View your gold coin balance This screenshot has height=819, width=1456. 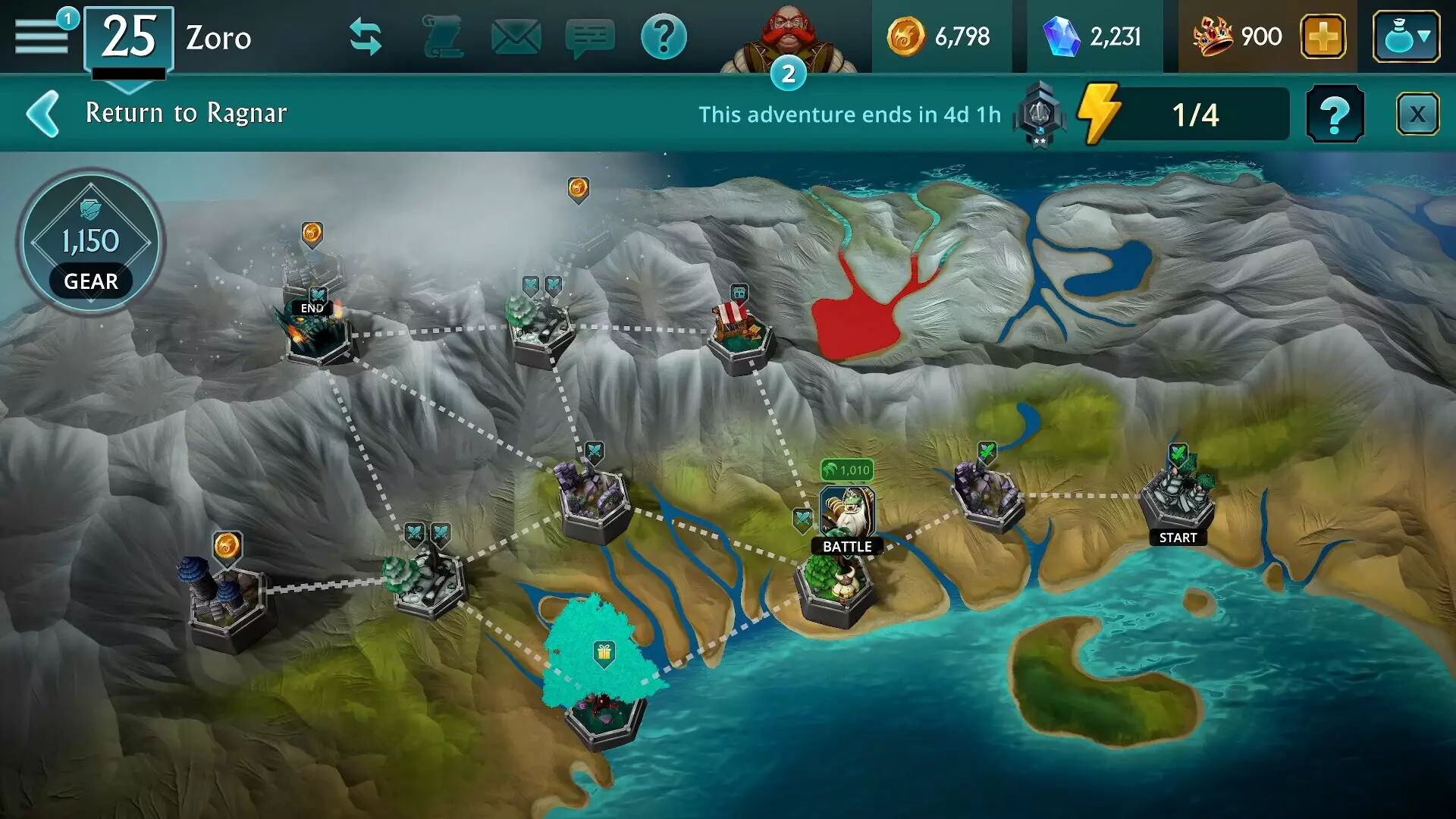[x=944, y=35]
